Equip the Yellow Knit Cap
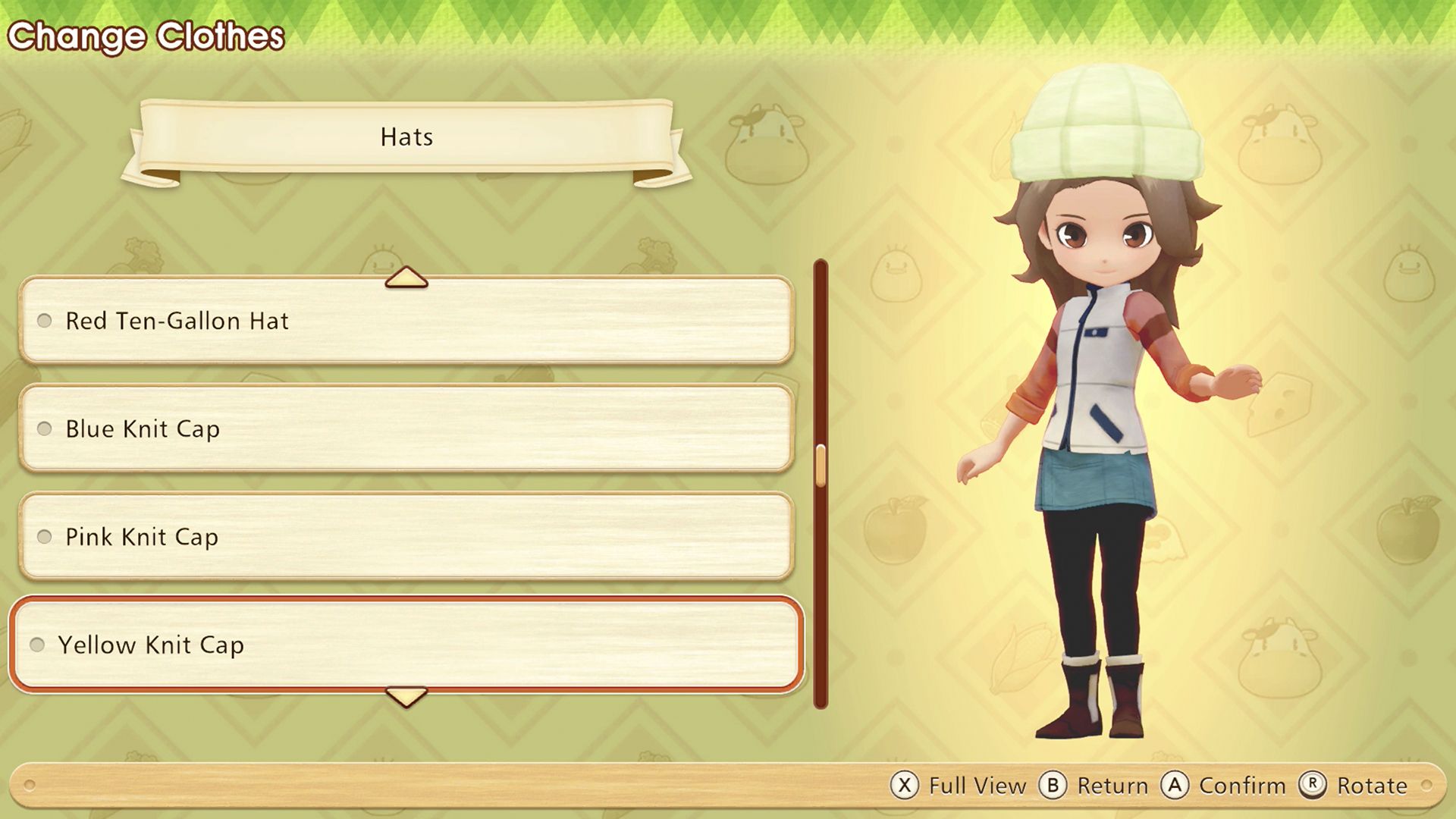 click(x=406, y=645)
